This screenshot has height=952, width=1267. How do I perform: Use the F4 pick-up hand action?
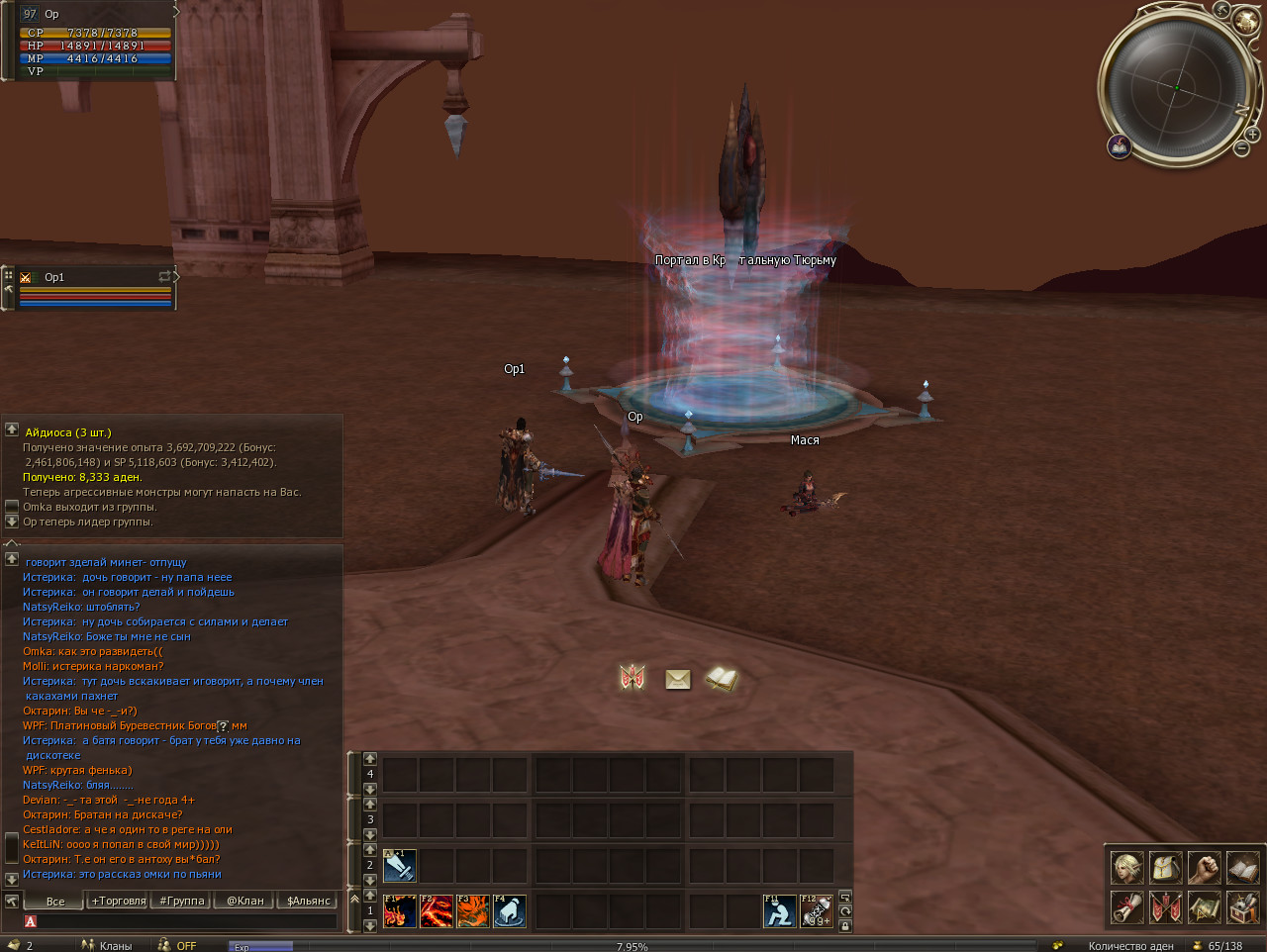510,910
